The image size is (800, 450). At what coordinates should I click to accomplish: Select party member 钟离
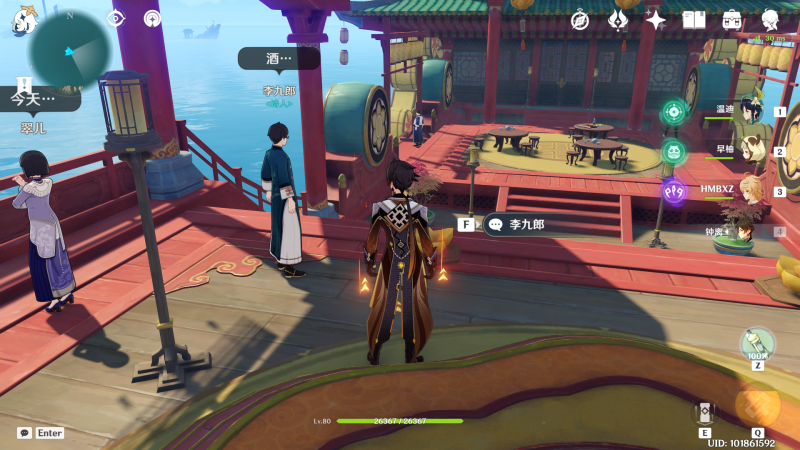pos(750,230)
